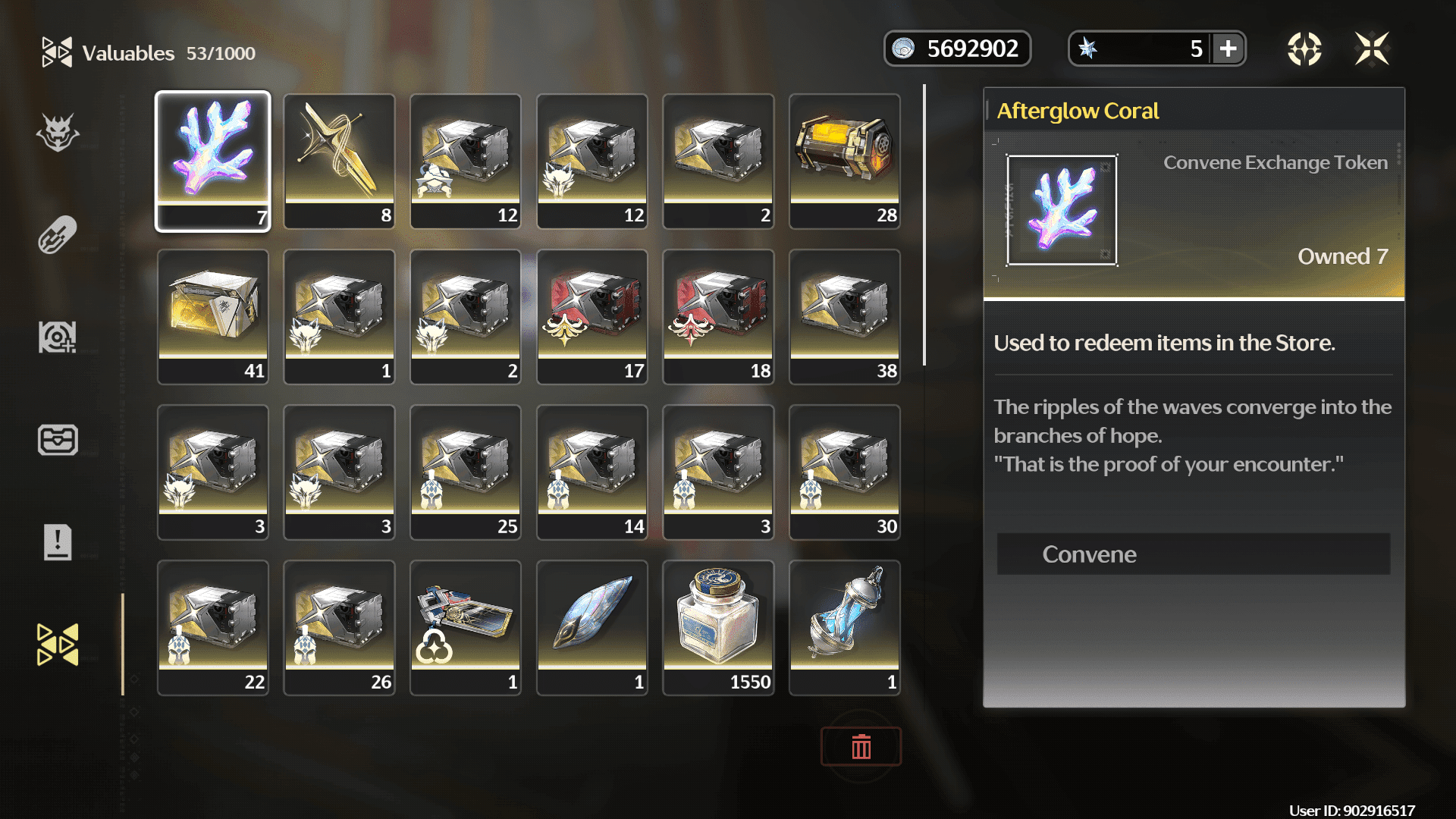This screenshot has width=1456, height=819.
Task: Choose the golden spear item with count 8
Action: pyautogui.click(x=339, y=161)
